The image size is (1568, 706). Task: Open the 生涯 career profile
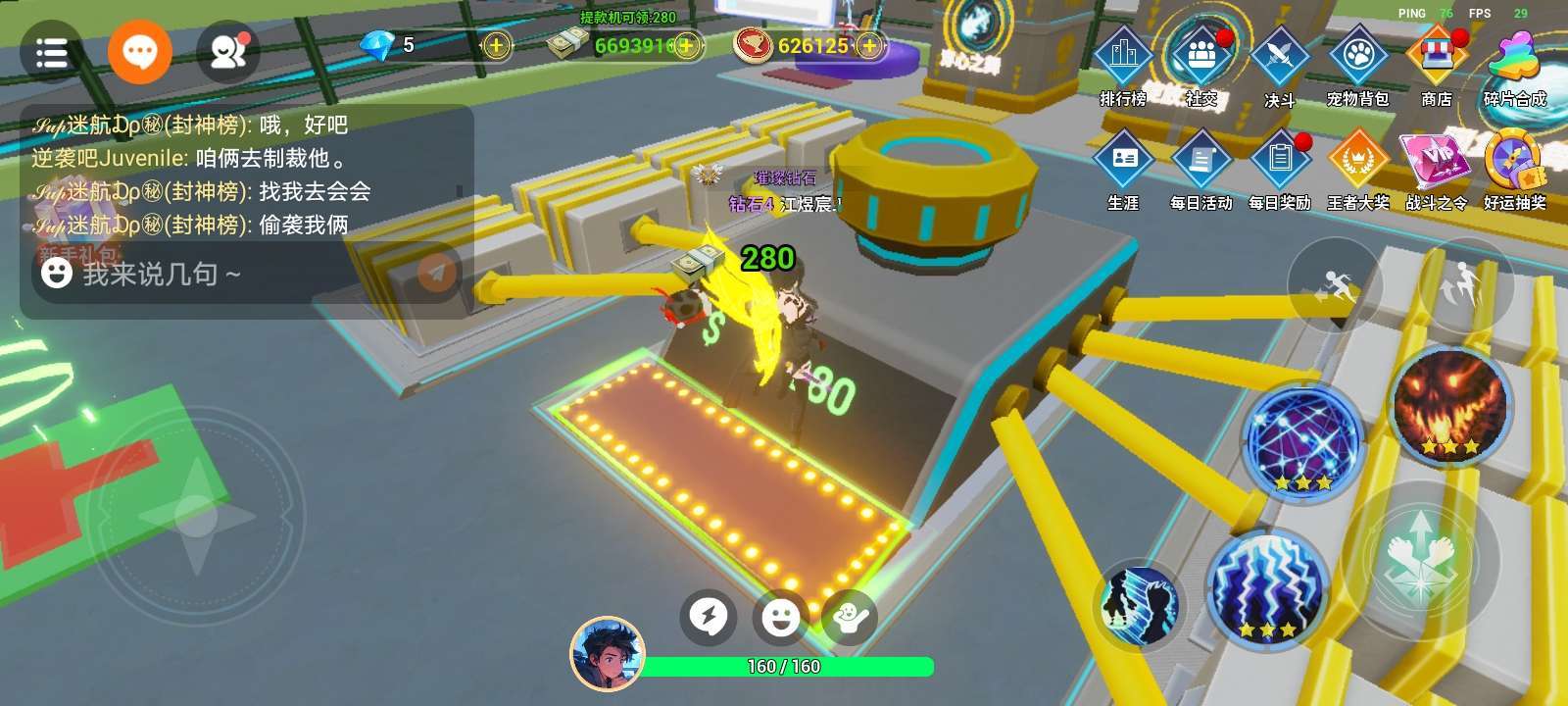tap(1123, 167)
